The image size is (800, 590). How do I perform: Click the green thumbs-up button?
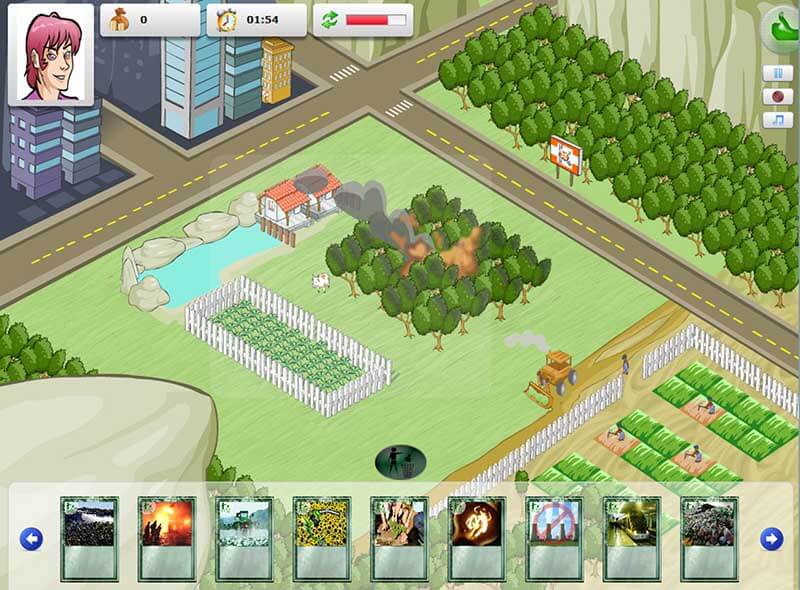[782, 30]
